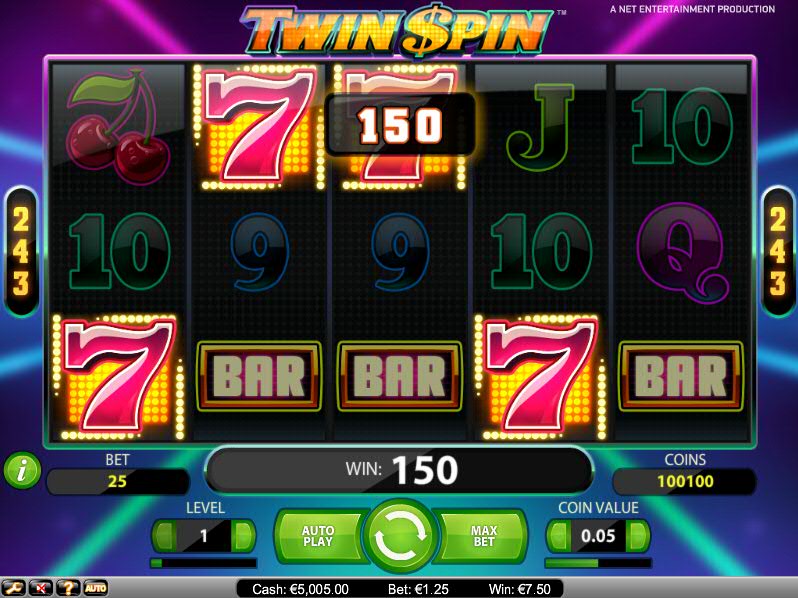Raise the coin value
The height and width of the screenshot is (598, 798).
coord(637,536)
